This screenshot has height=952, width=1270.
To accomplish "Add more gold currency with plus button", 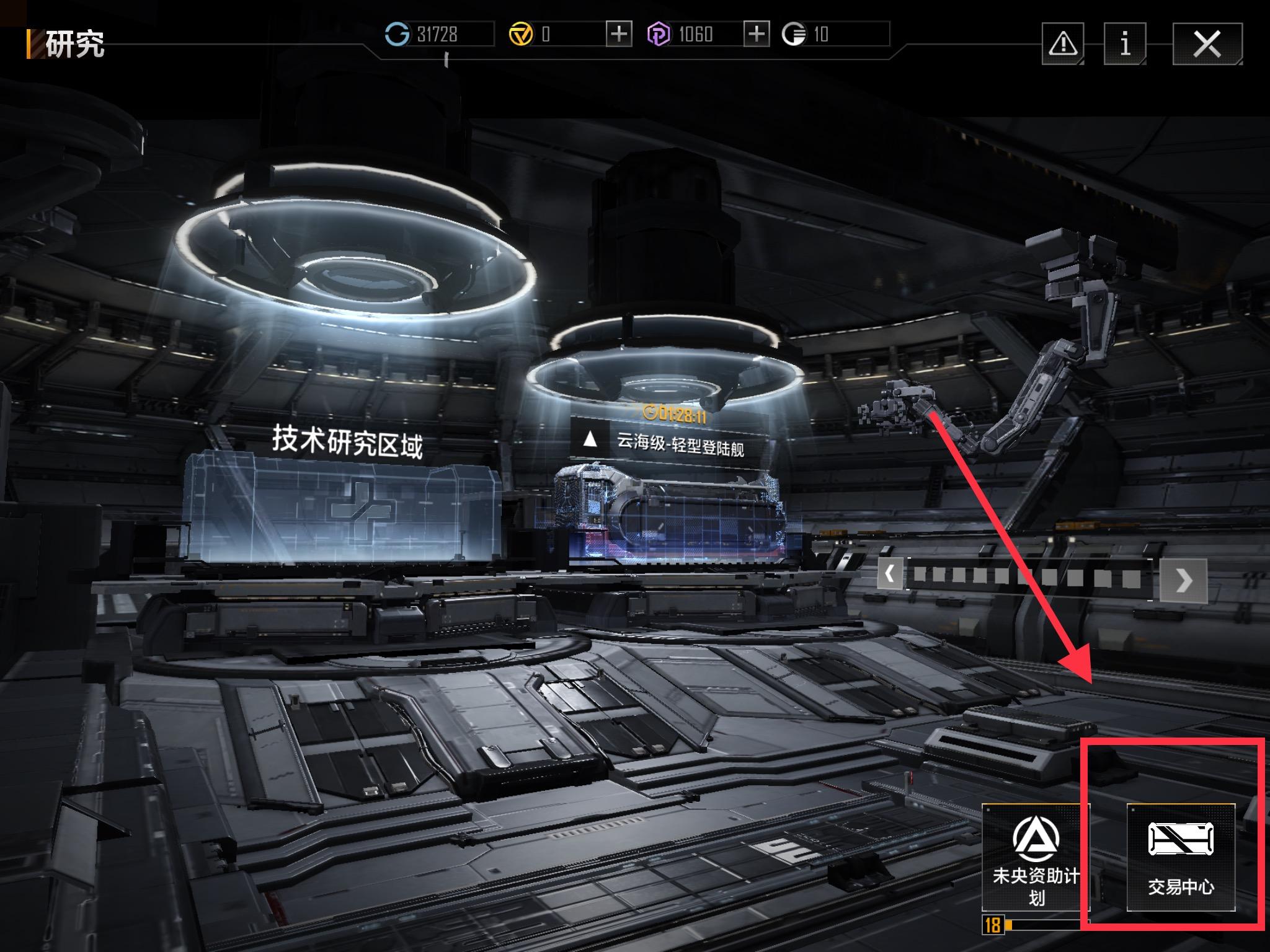I will pyautogui.click(x=619, y=33).
